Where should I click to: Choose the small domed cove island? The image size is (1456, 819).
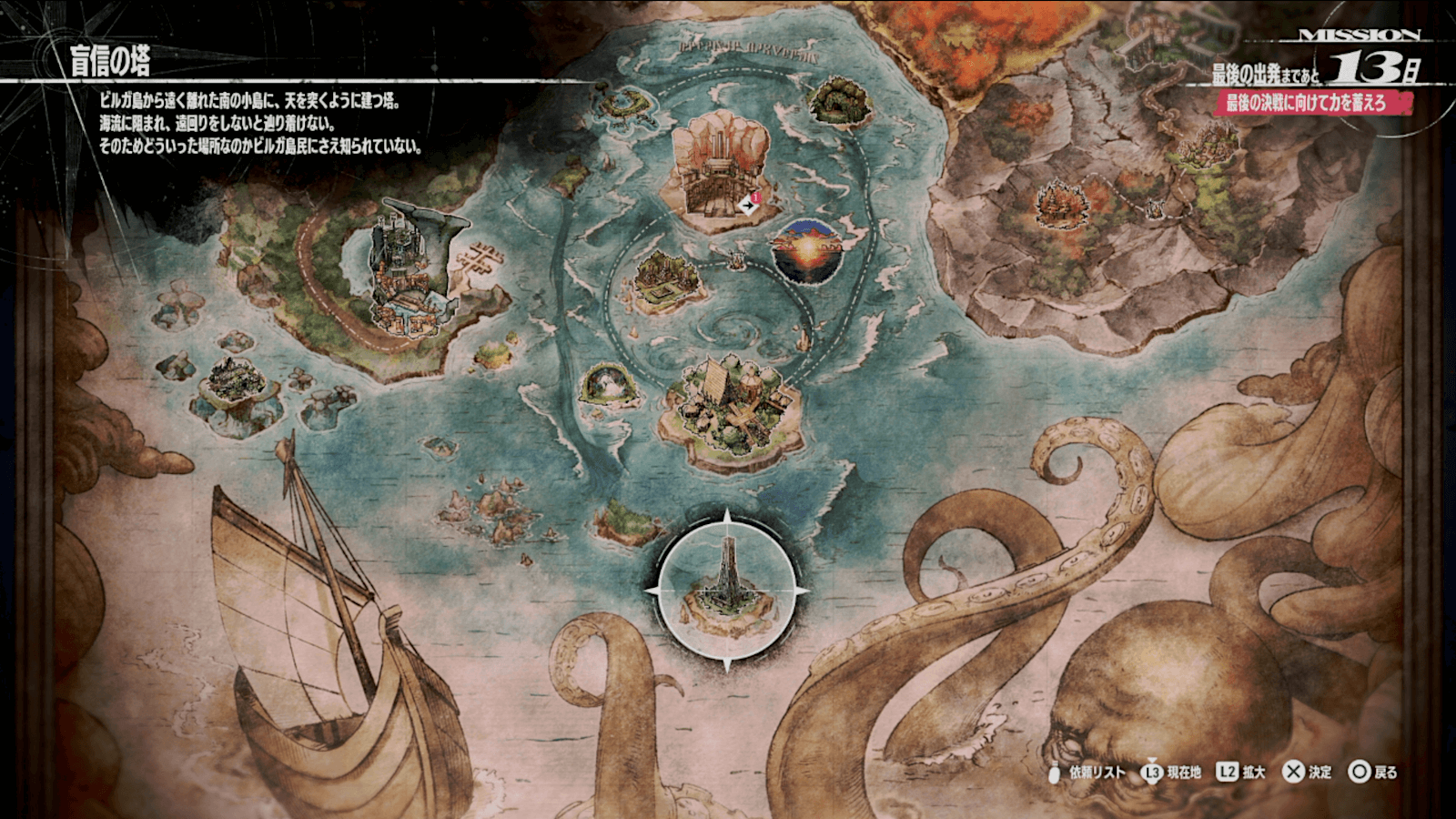point(608,385)
